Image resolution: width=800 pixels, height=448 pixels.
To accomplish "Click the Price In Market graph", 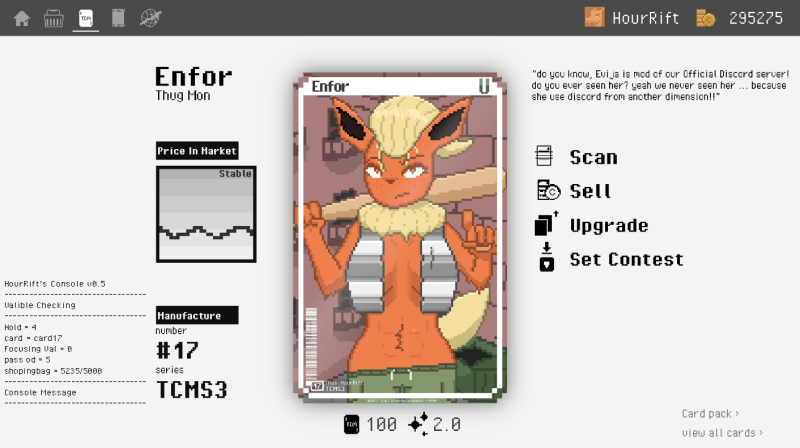I will (x=206, y=215).
